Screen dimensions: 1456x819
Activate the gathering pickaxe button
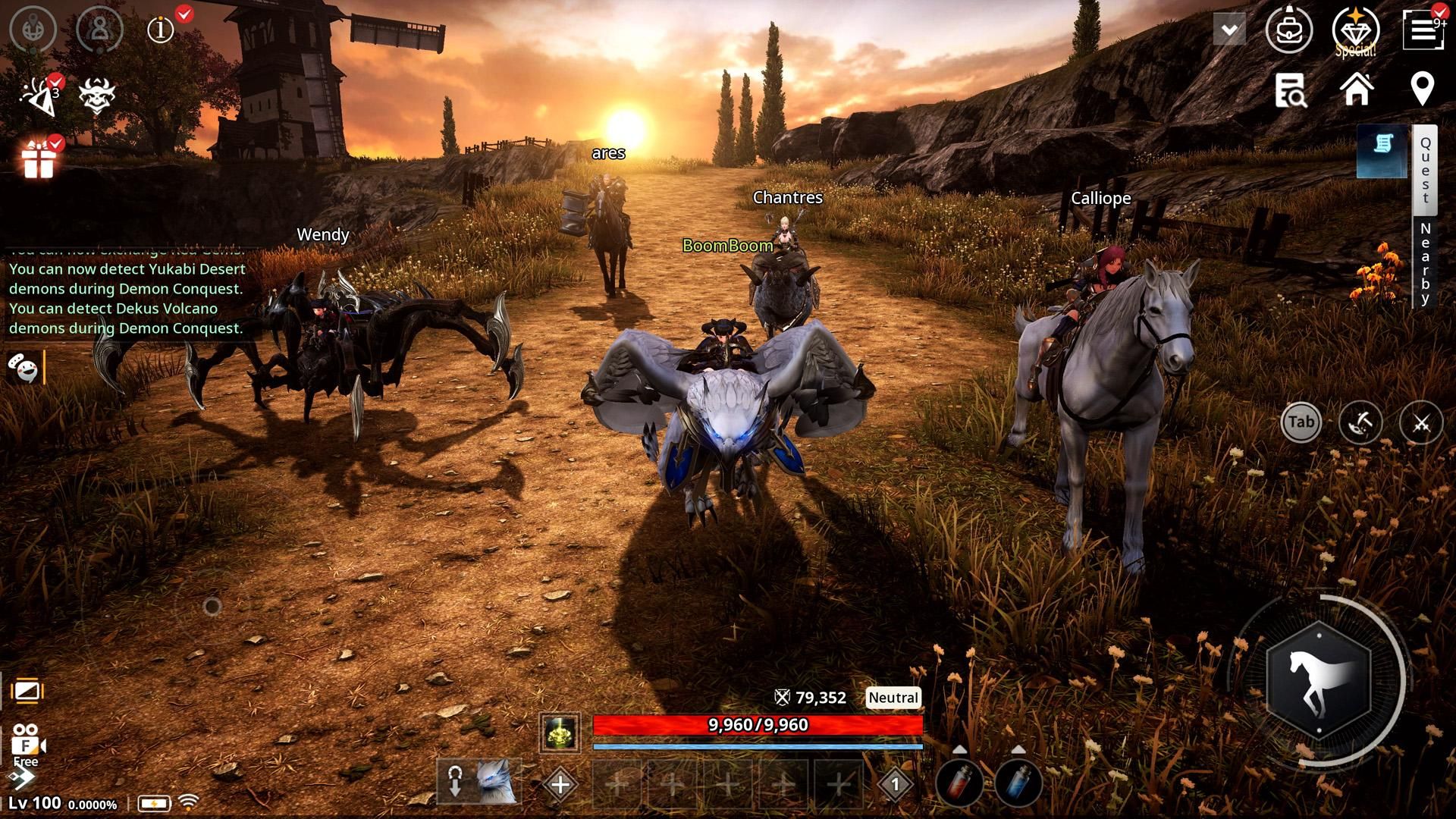tap(1360, 422)
